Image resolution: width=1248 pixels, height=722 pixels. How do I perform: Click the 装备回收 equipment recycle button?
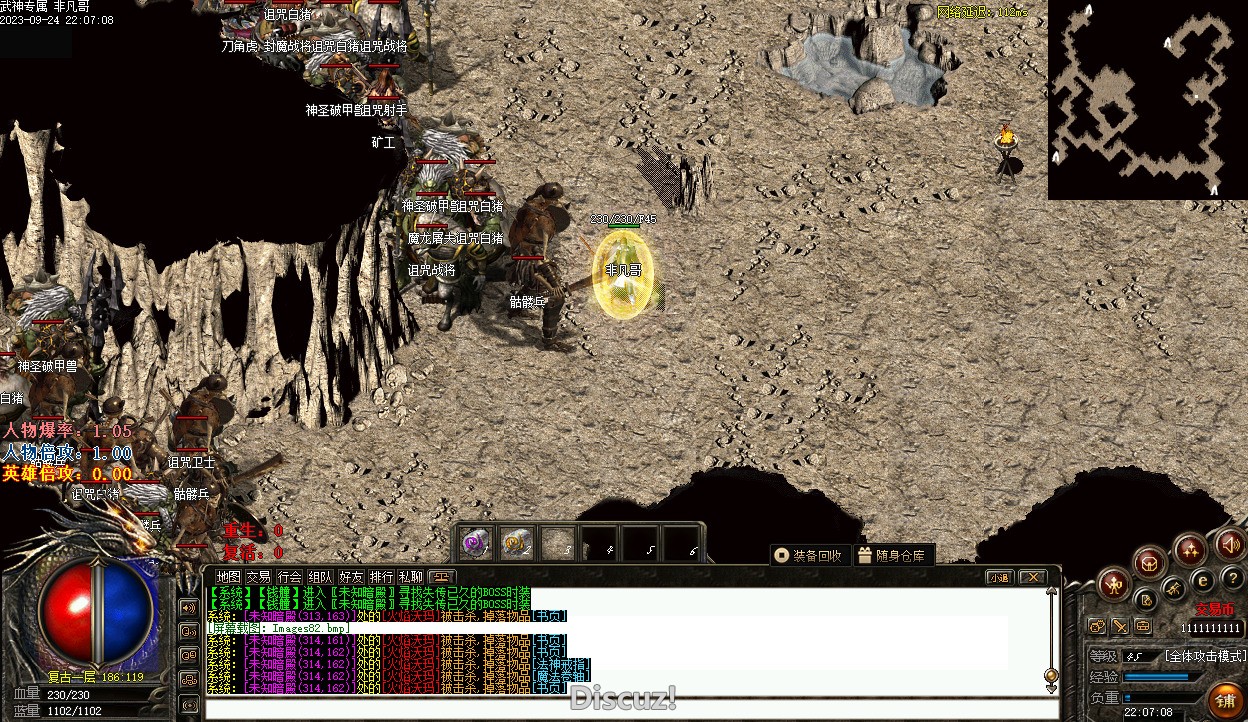pyautogui.click(x=809, y=555)
